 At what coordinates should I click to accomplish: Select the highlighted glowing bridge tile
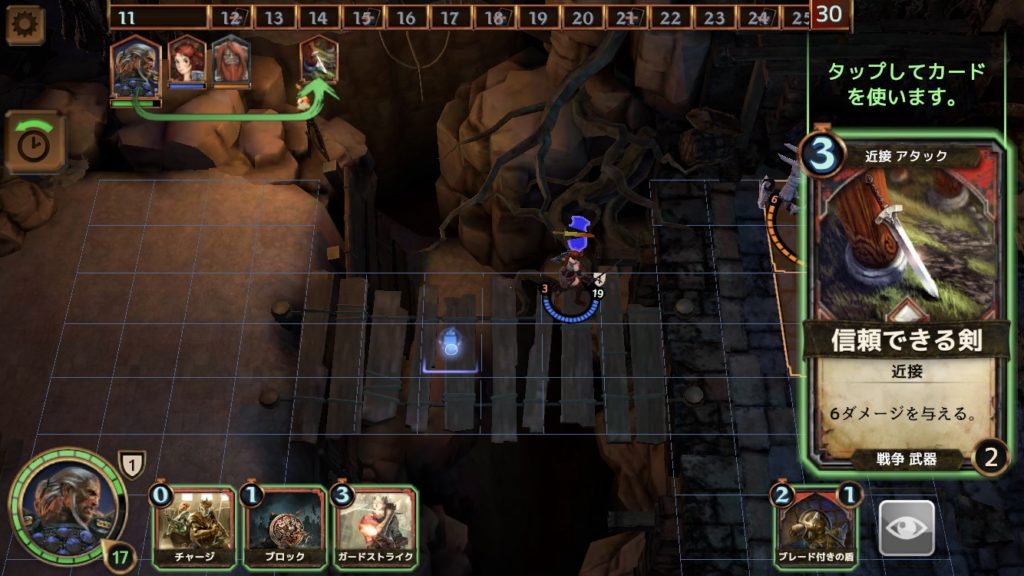tap(451, 346)
